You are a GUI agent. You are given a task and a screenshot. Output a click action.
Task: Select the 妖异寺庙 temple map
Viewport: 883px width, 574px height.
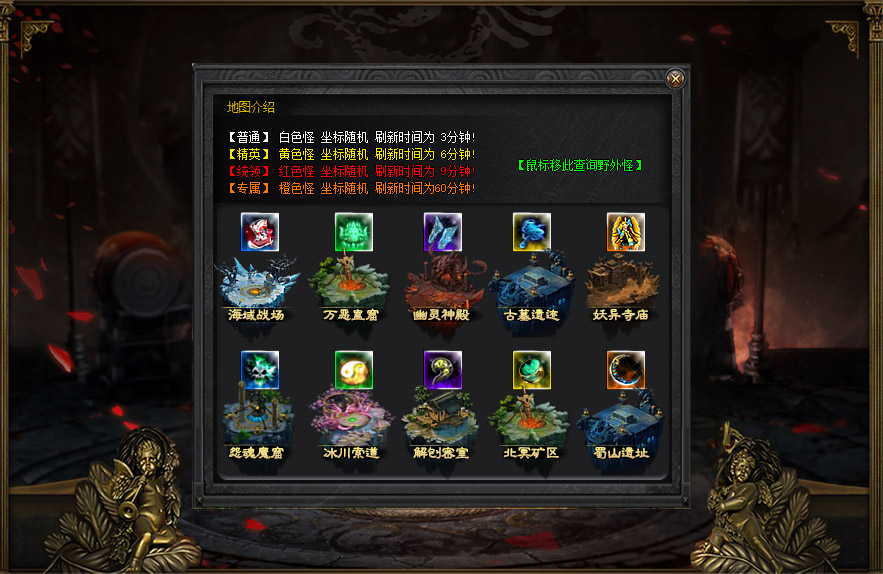624,285
